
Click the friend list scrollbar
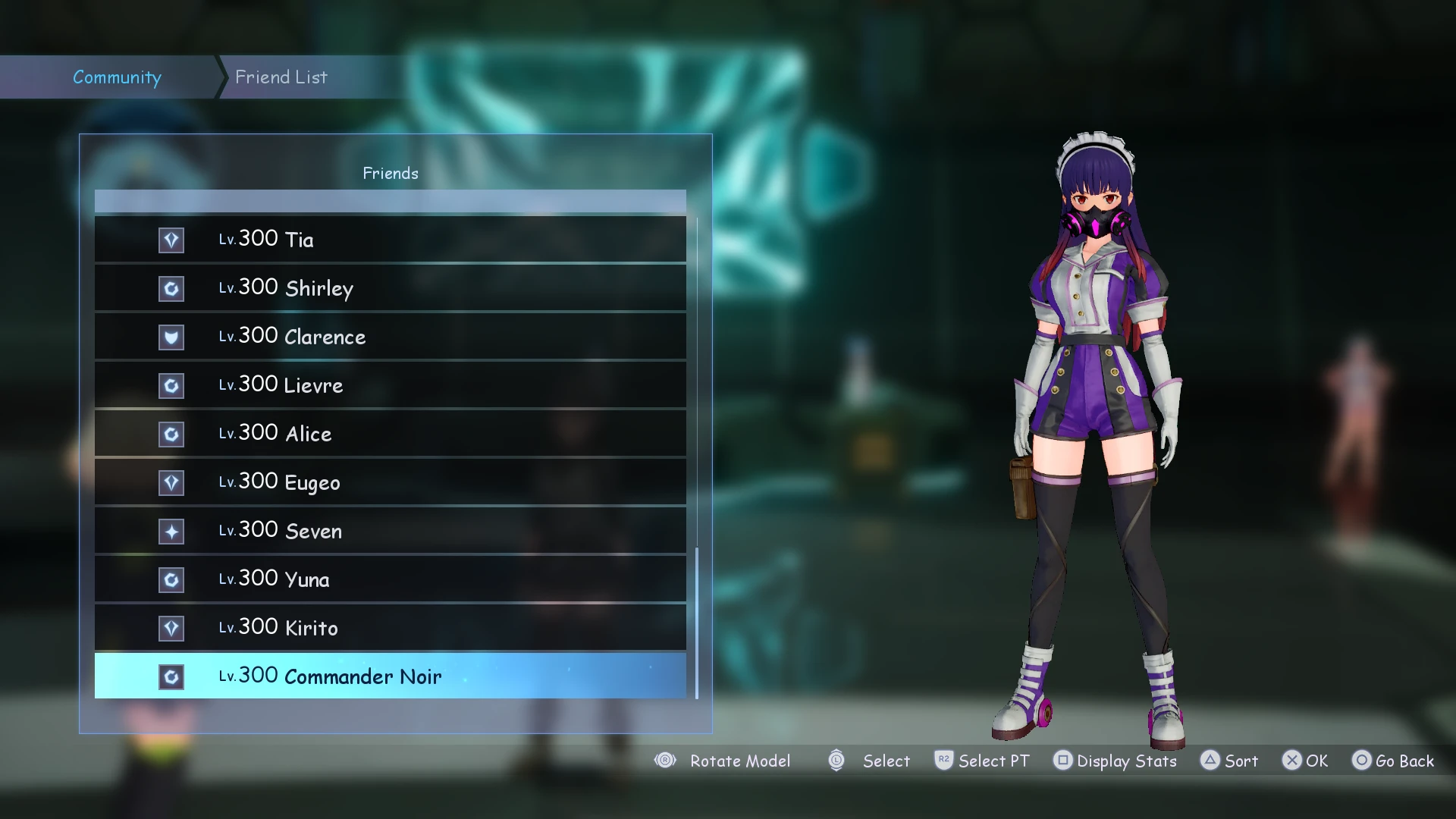pyautogui.click(x=697, y=622)
